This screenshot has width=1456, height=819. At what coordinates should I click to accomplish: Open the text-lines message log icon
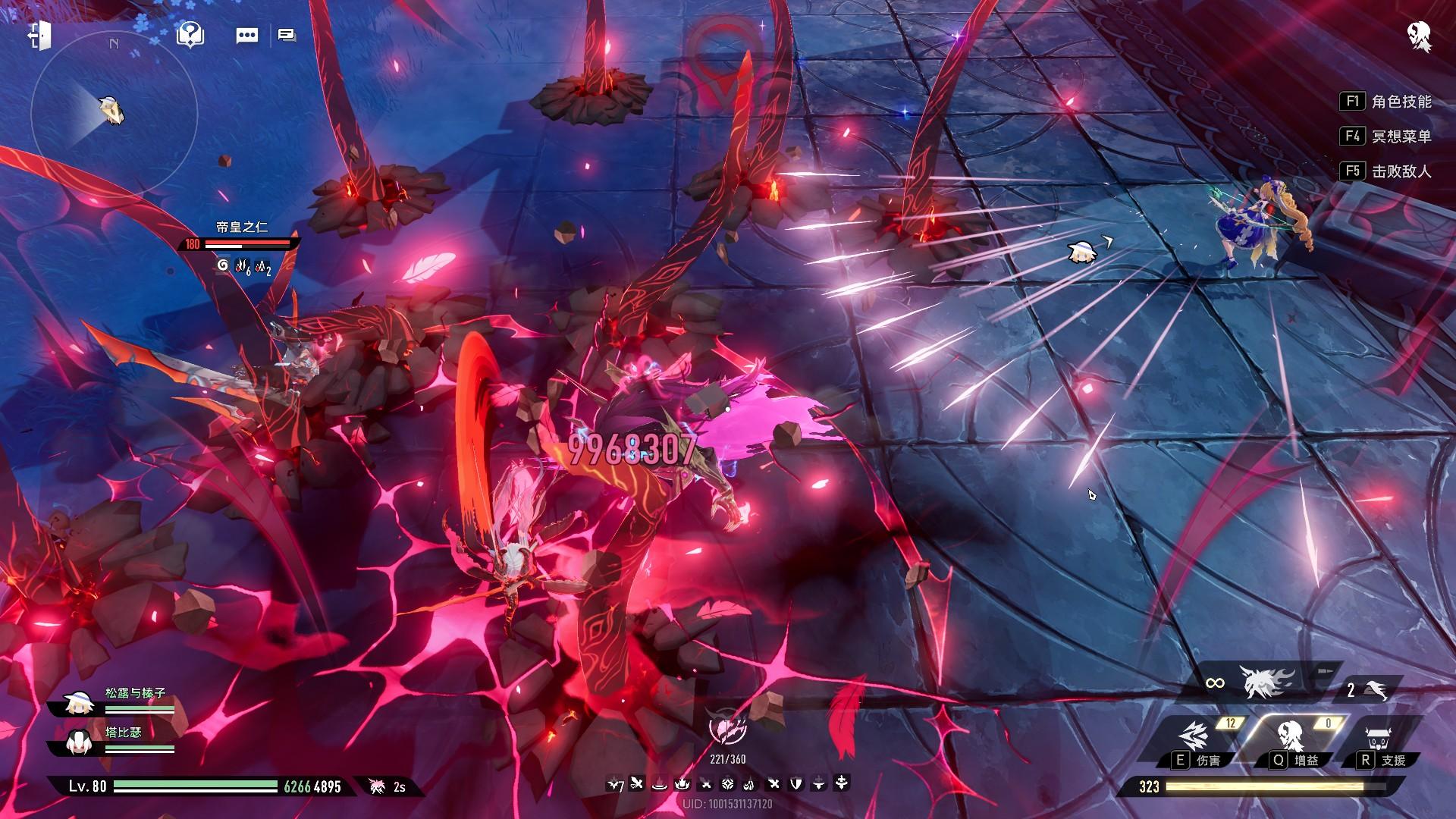pos(287,36)
